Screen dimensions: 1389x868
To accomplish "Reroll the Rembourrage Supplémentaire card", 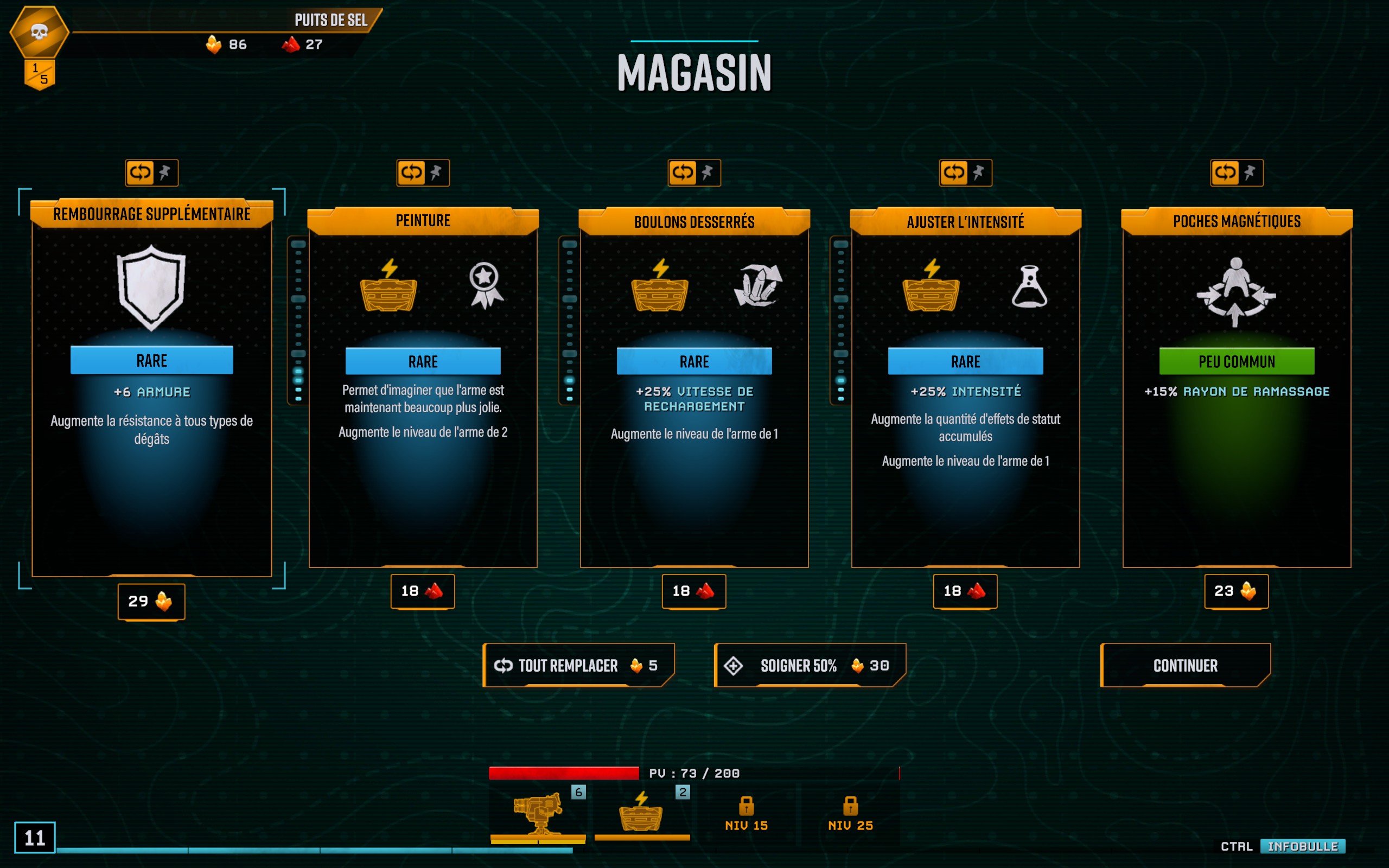I will [140, 172].
